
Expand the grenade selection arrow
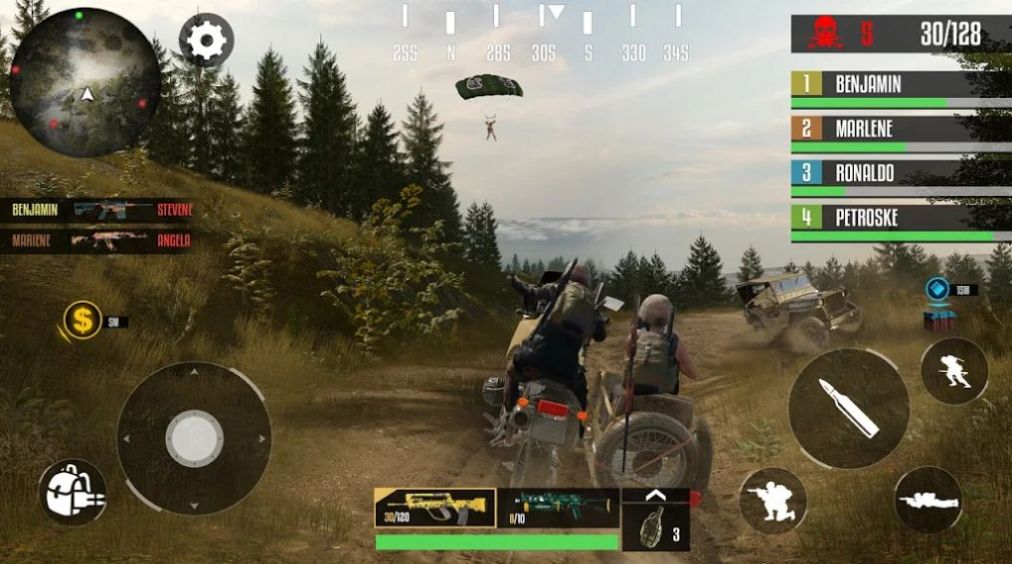656,494
